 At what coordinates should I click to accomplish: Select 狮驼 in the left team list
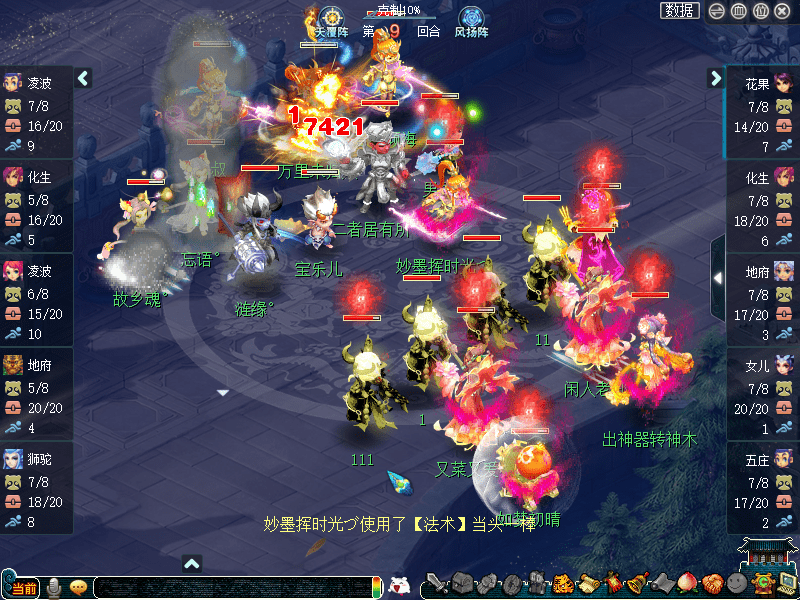(40, 462)
